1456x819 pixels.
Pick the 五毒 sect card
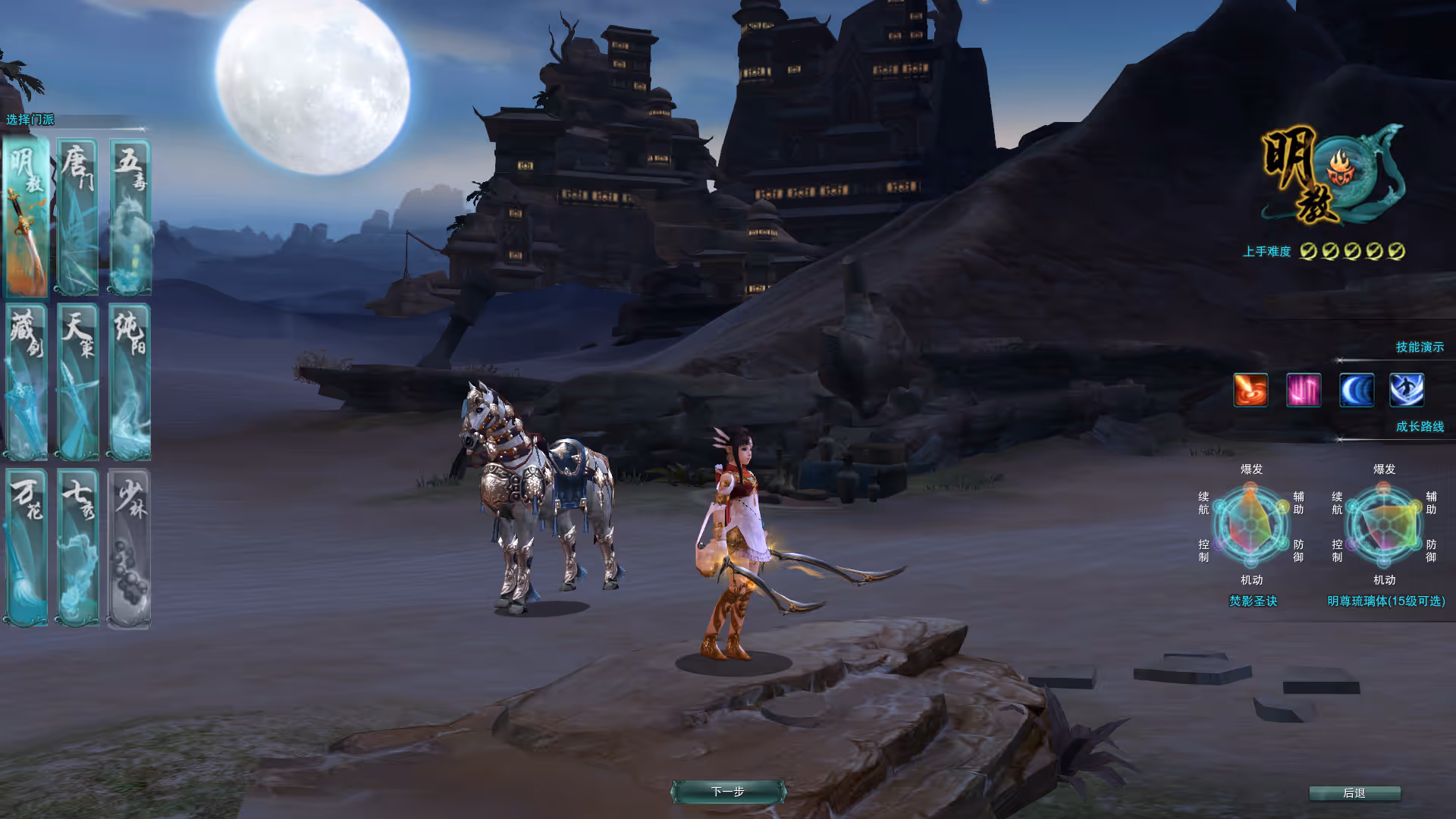point(130,218)
